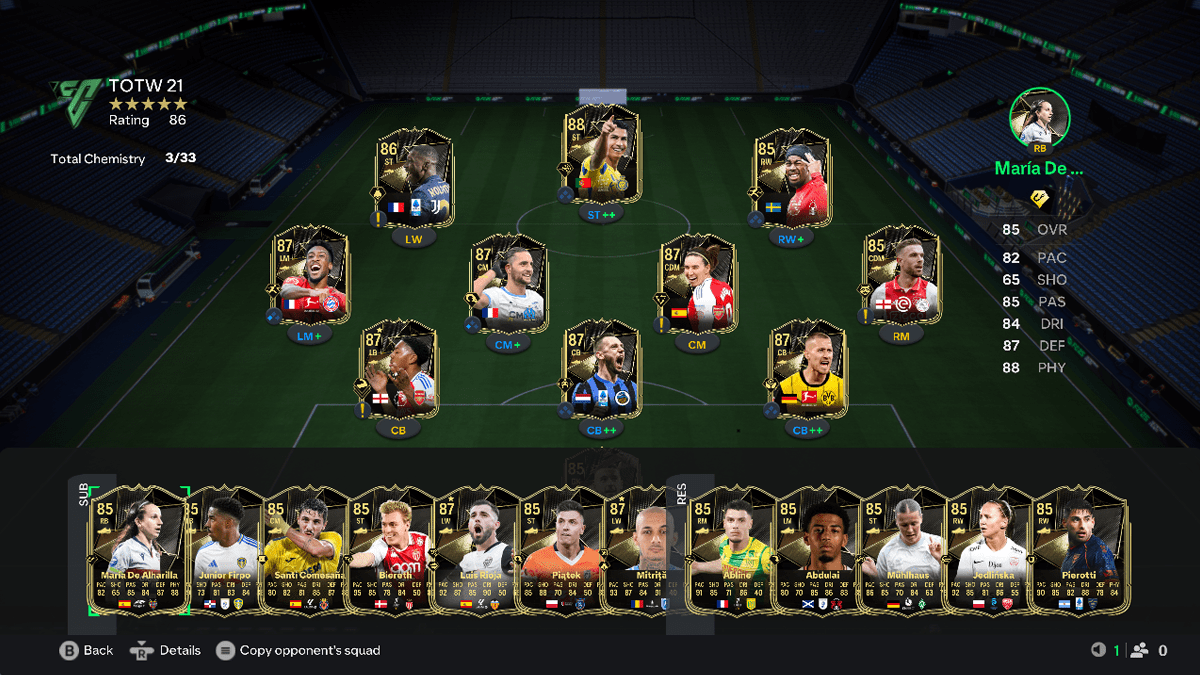
Task: Choose the Borussia Dortmund CB card
Action: point(808,369)
